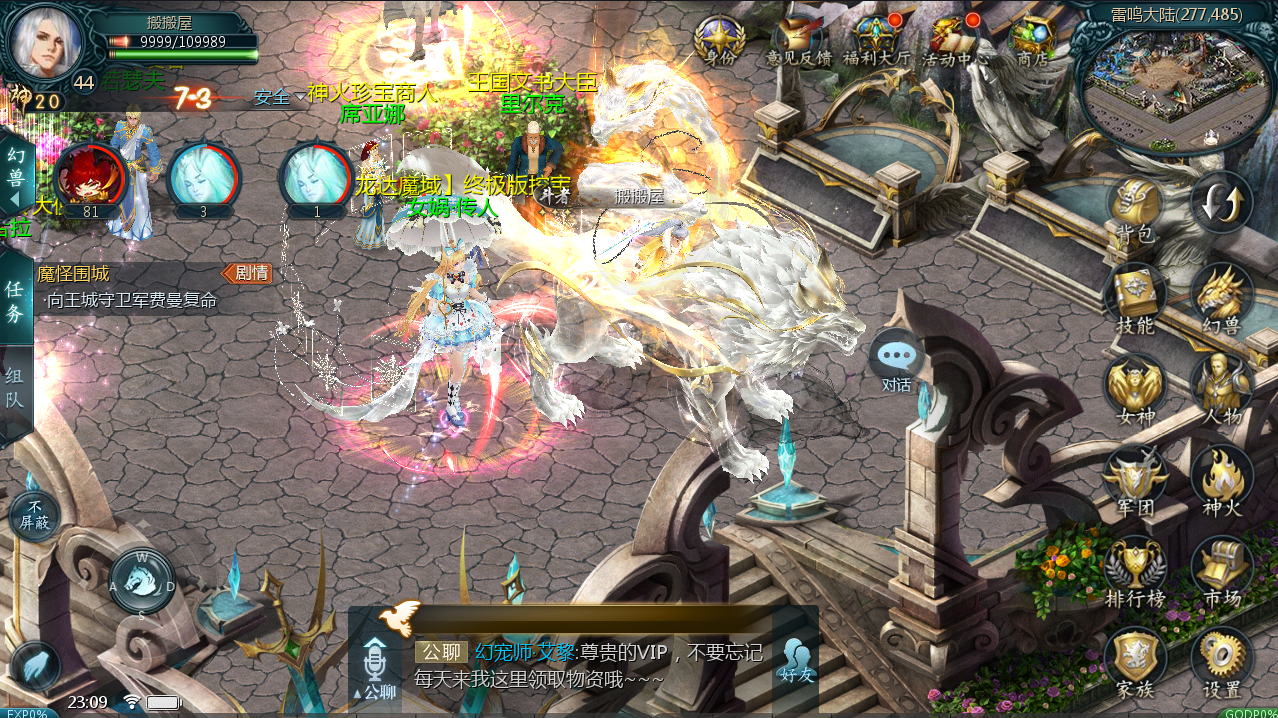Open the 背包 backpack

click(1135, 210)
